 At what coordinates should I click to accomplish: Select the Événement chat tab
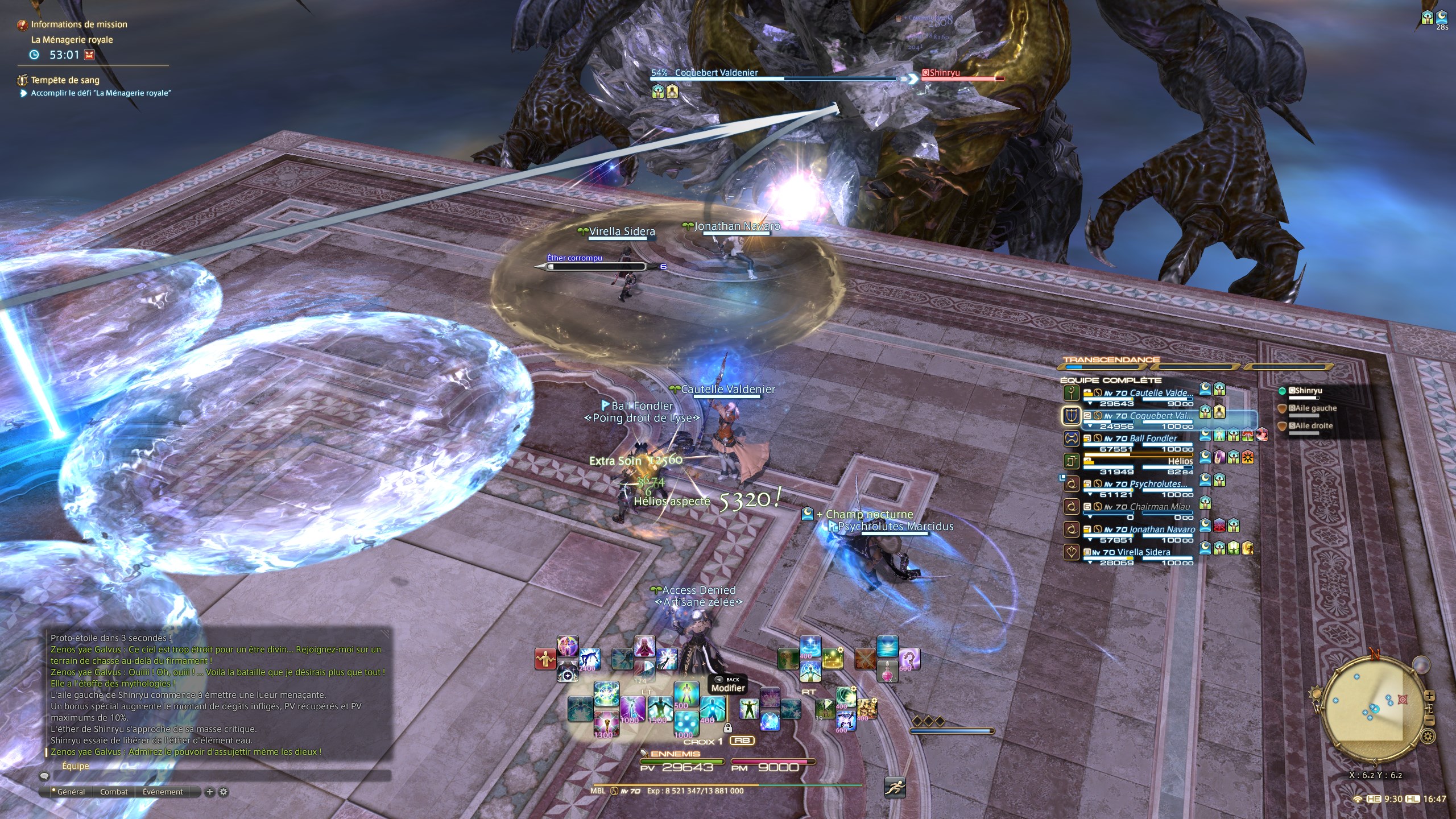163,792
